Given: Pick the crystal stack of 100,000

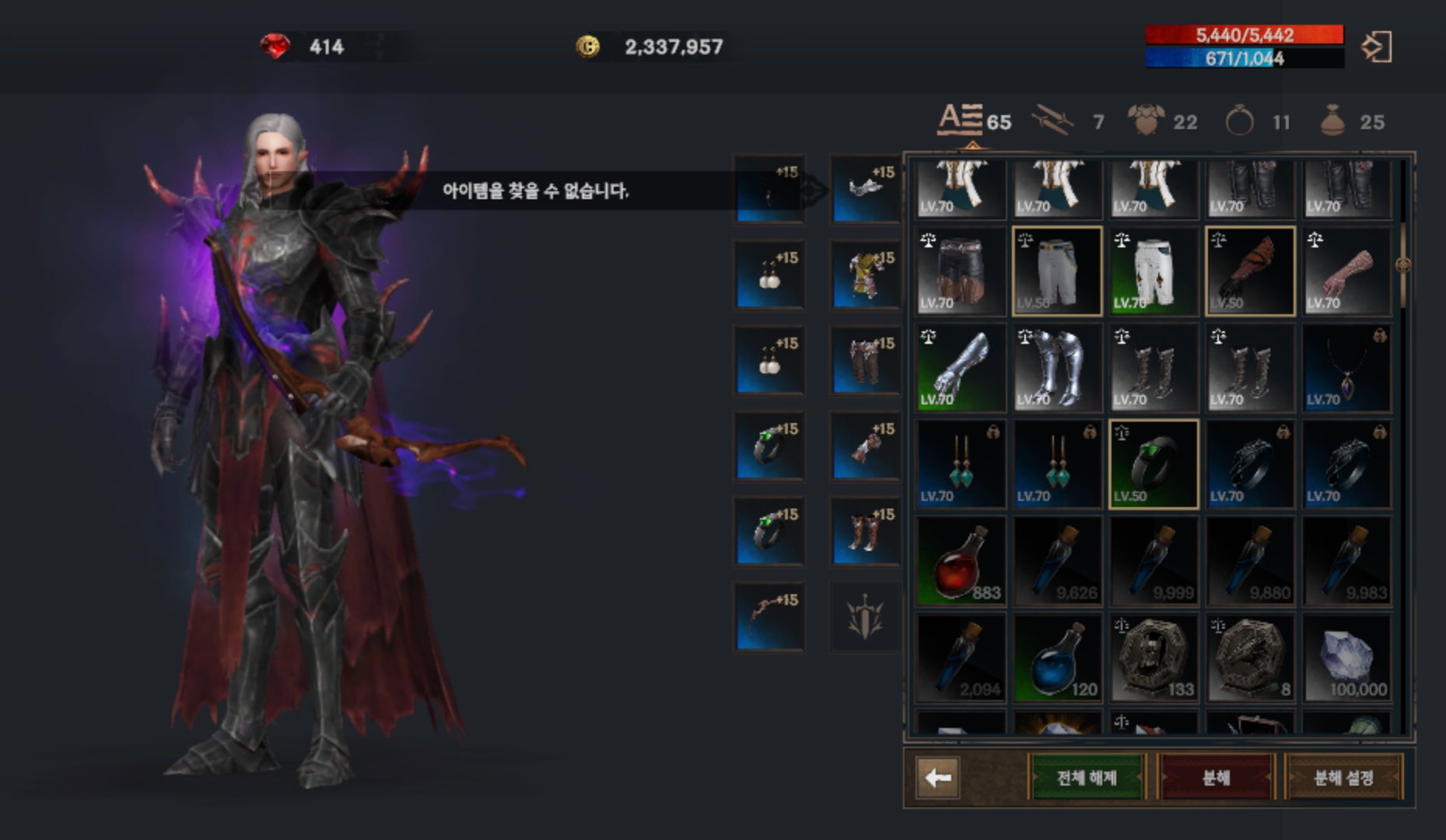Looking at the screenshot, I should click(1346, 658).
